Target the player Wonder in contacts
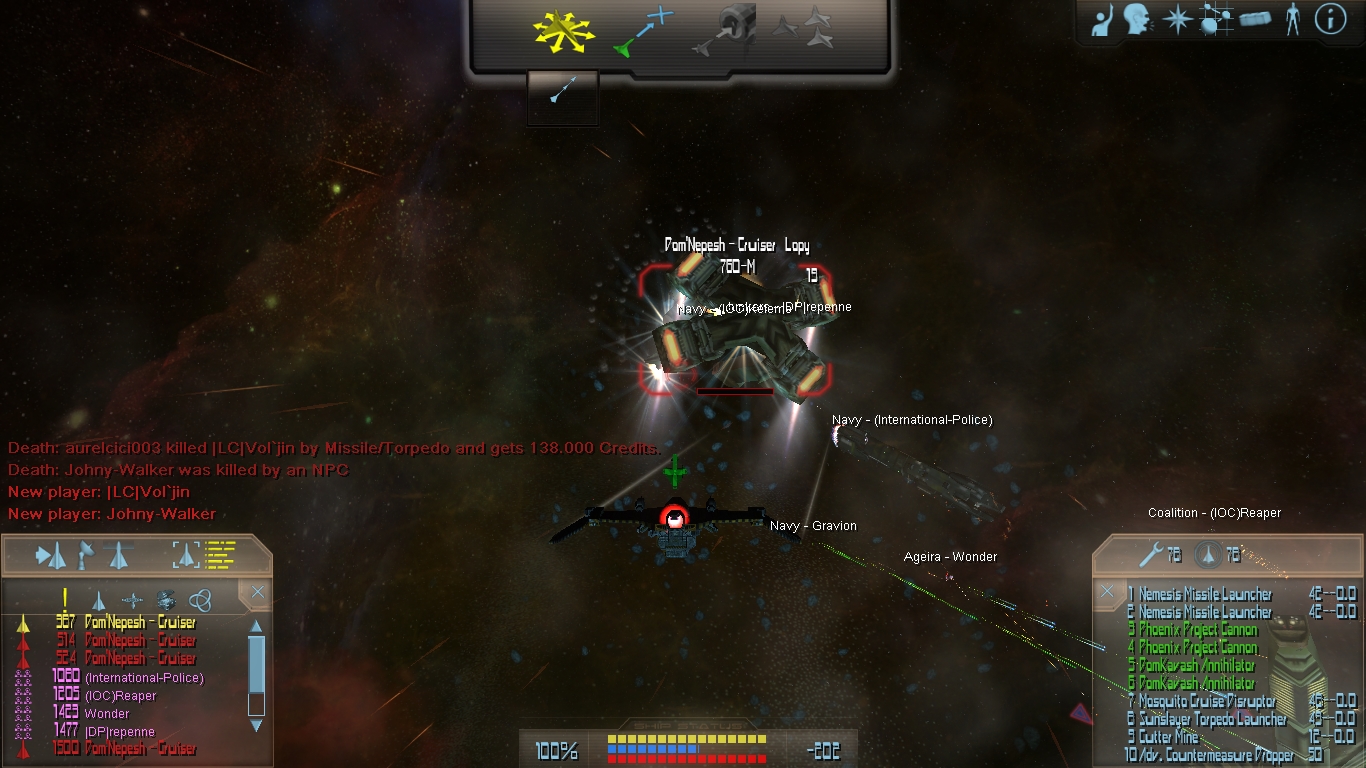This screenshot has height=768, width=1366. pyautogui.click(x=107, y=714)
